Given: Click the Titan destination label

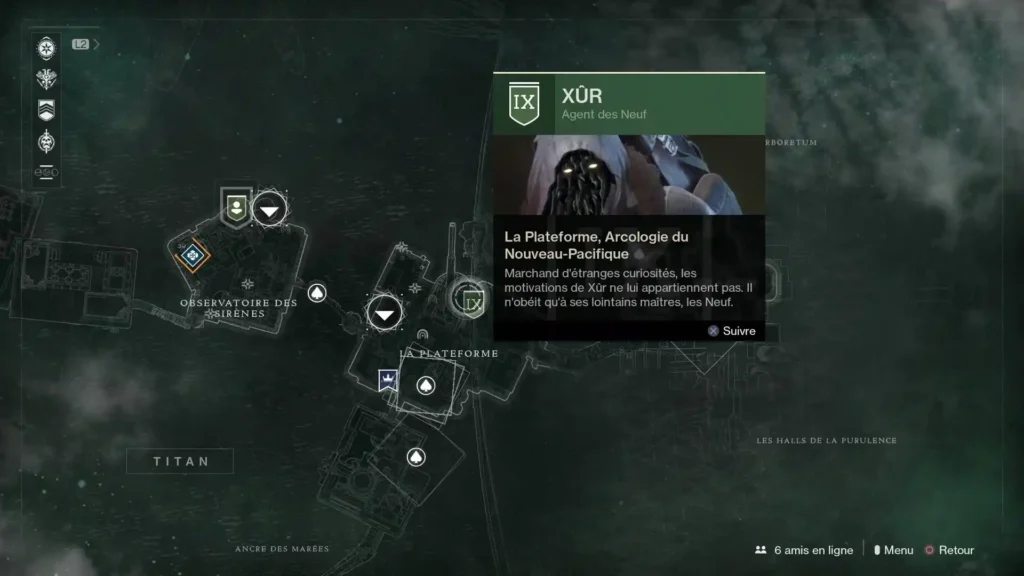Looking at the screenshot, I should click(x=180, y=461).
